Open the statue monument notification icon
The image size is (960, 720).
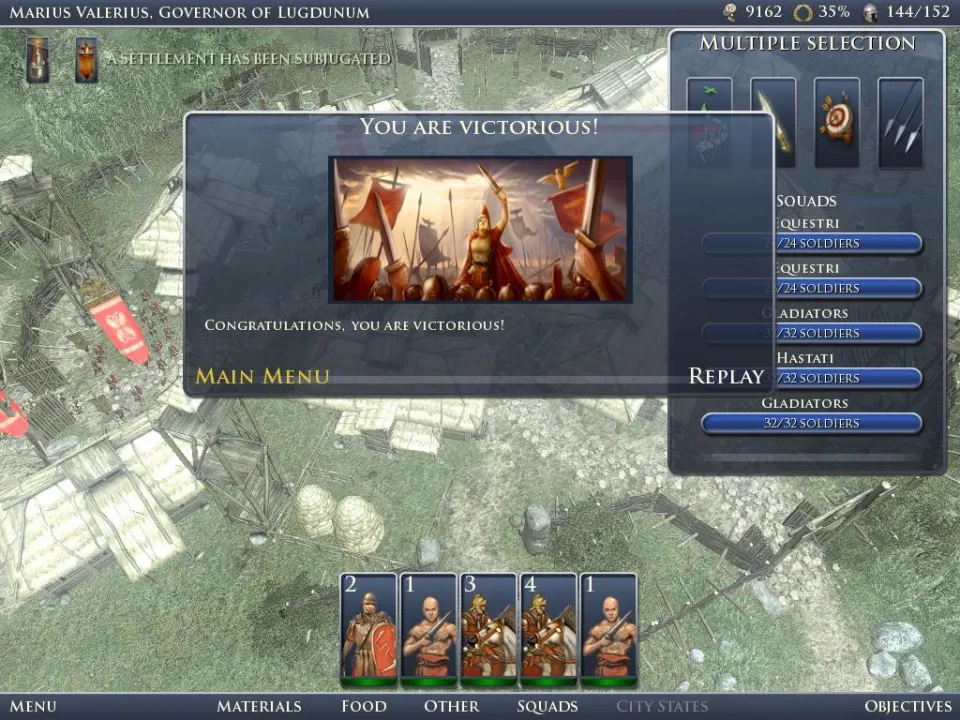coord(38,60)
